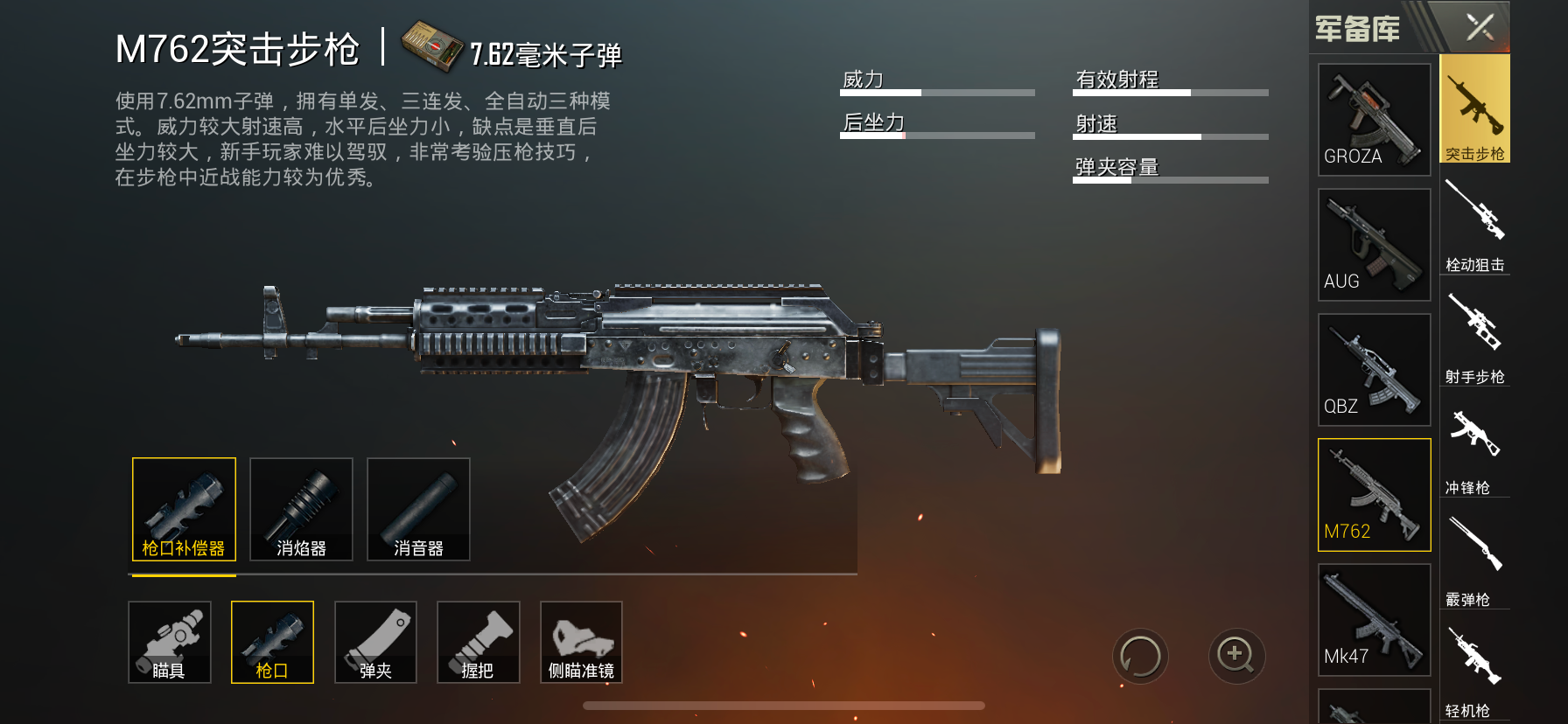This screenshot has height=724, width=1568.
Task: Switch to 突击步枪 assault rifle category
Action: 1474,109
